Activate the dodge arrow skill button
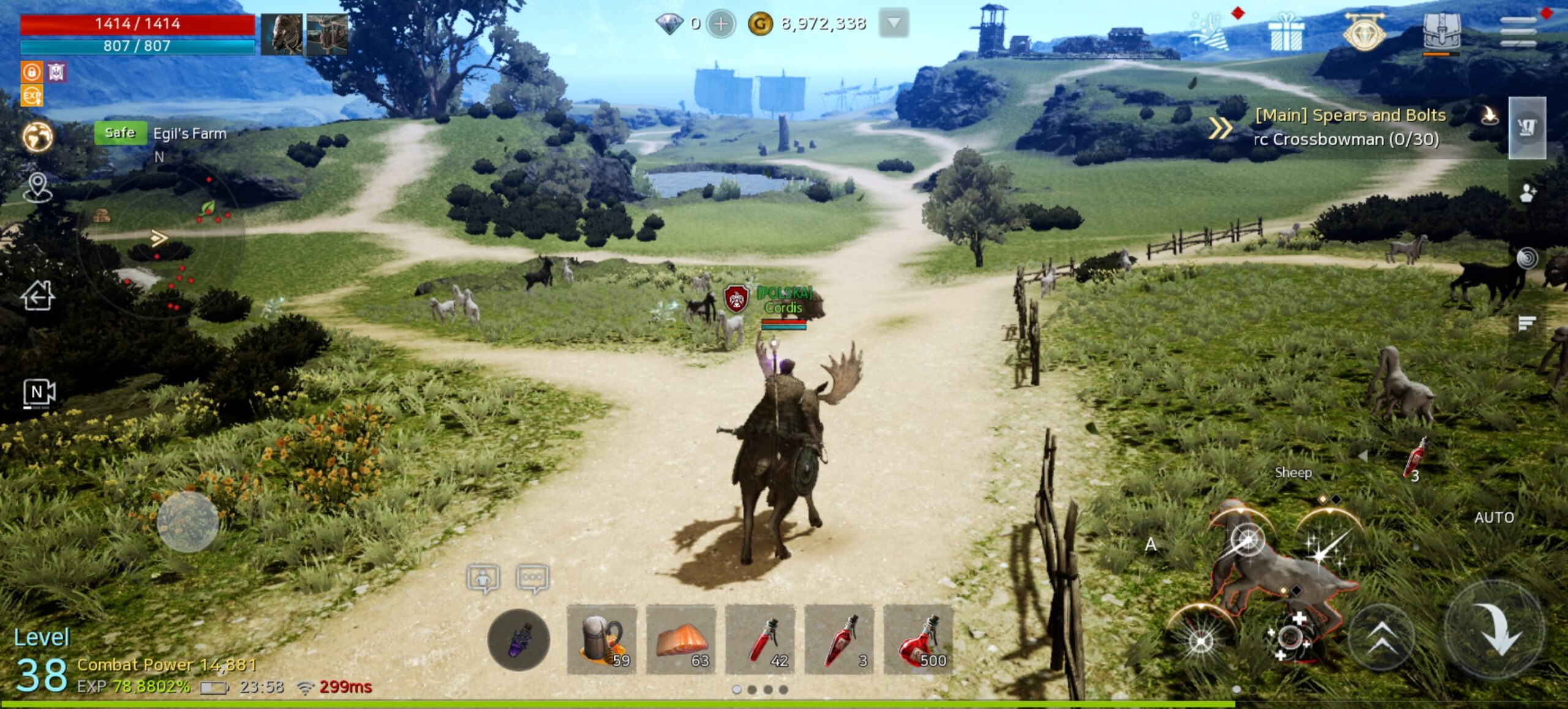 tap(1495, 629)
